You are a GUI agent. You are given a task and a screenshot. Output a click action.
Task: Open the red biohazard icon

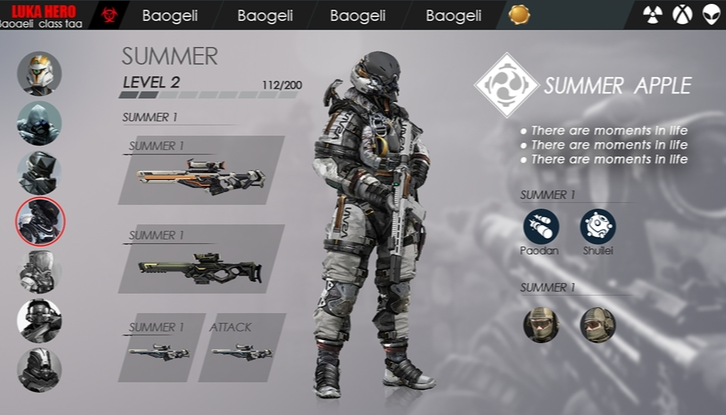(x=109, y=15)
